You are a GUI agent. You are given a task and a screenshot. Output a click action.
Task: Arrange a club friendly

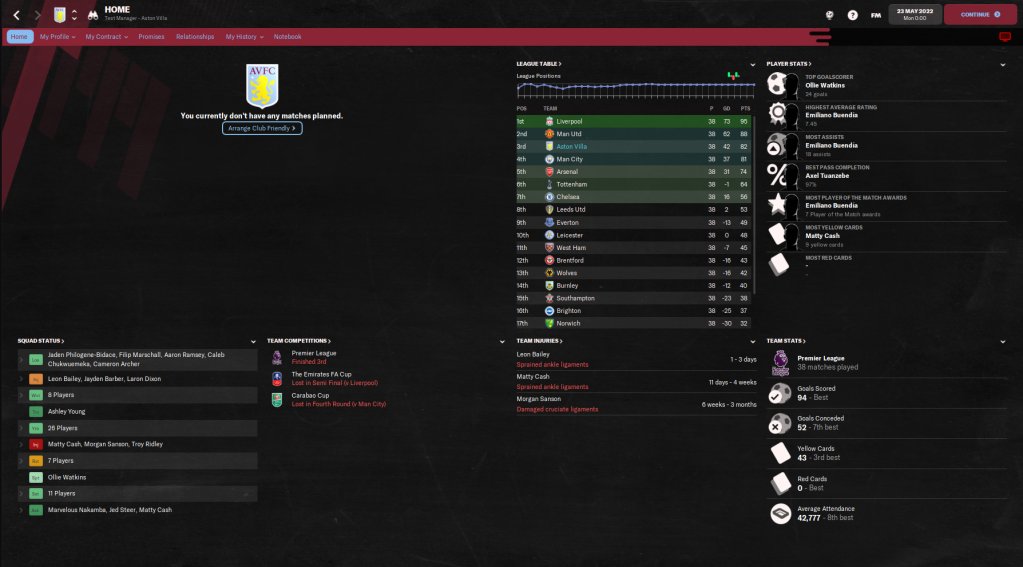point(262,128)
